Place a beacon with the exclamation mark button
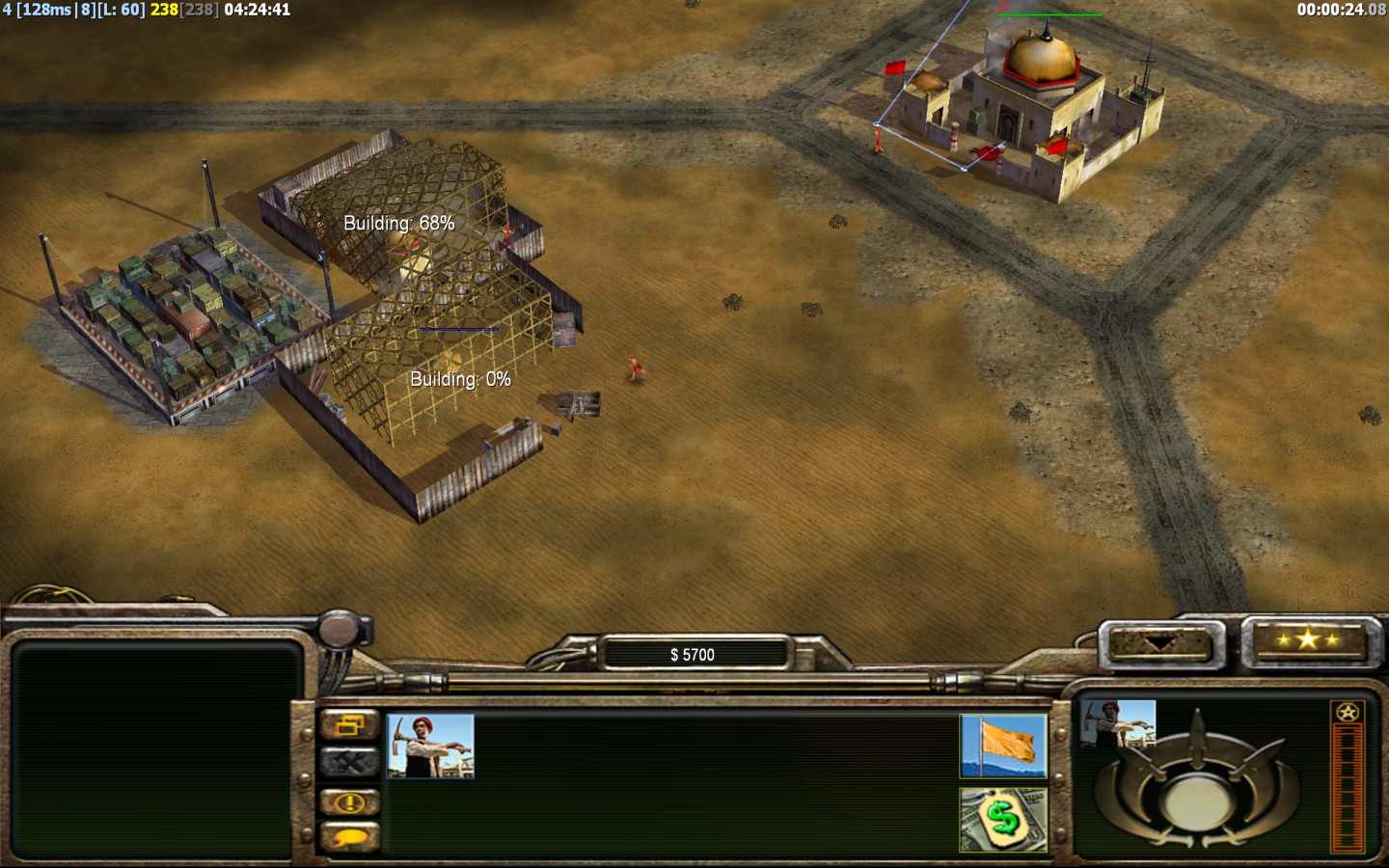This screenshot has height=868, width=1389. click(349, 802)
